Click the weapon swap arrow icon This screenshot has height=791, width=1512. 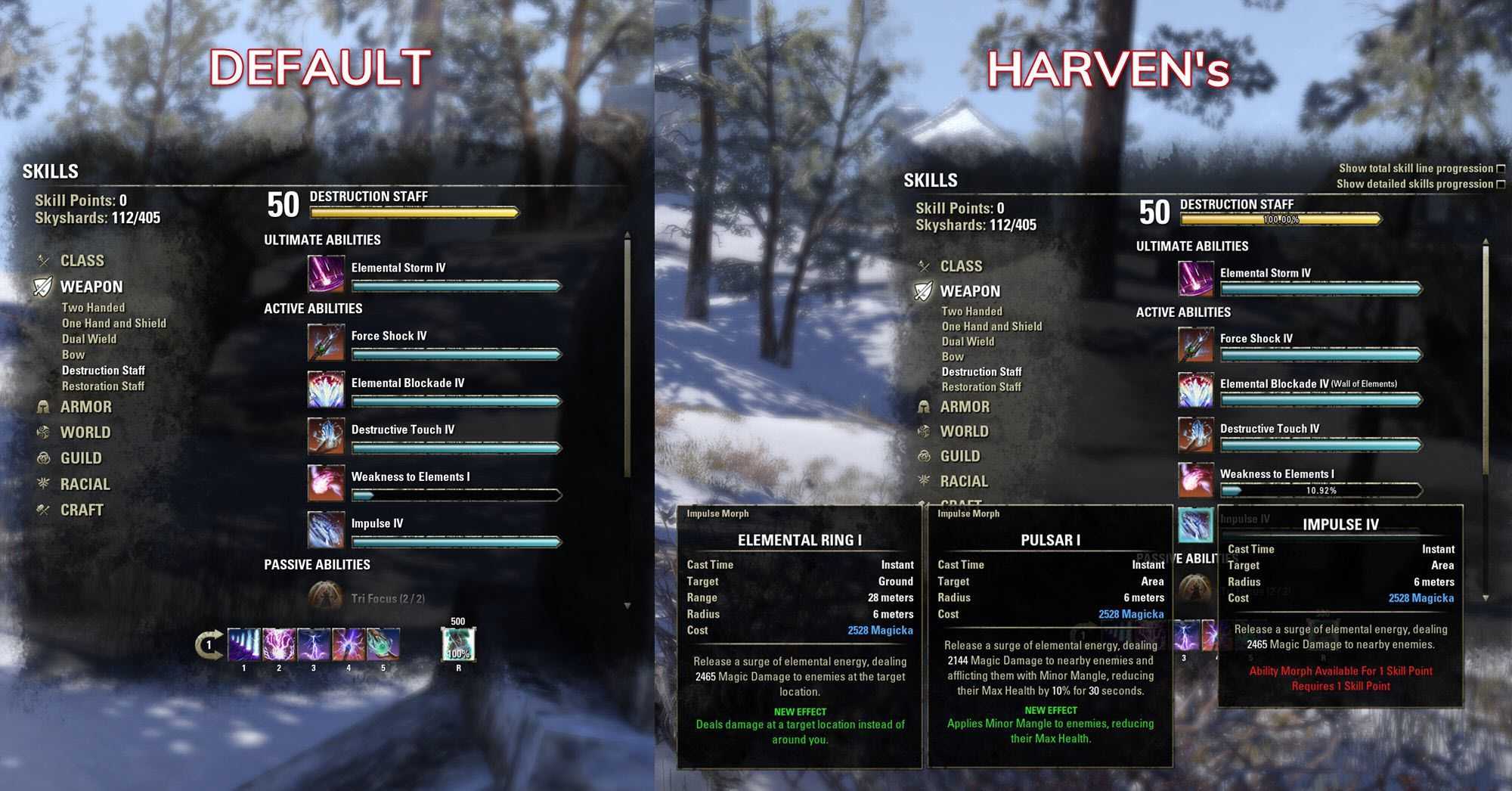click(x=209, y=644)
